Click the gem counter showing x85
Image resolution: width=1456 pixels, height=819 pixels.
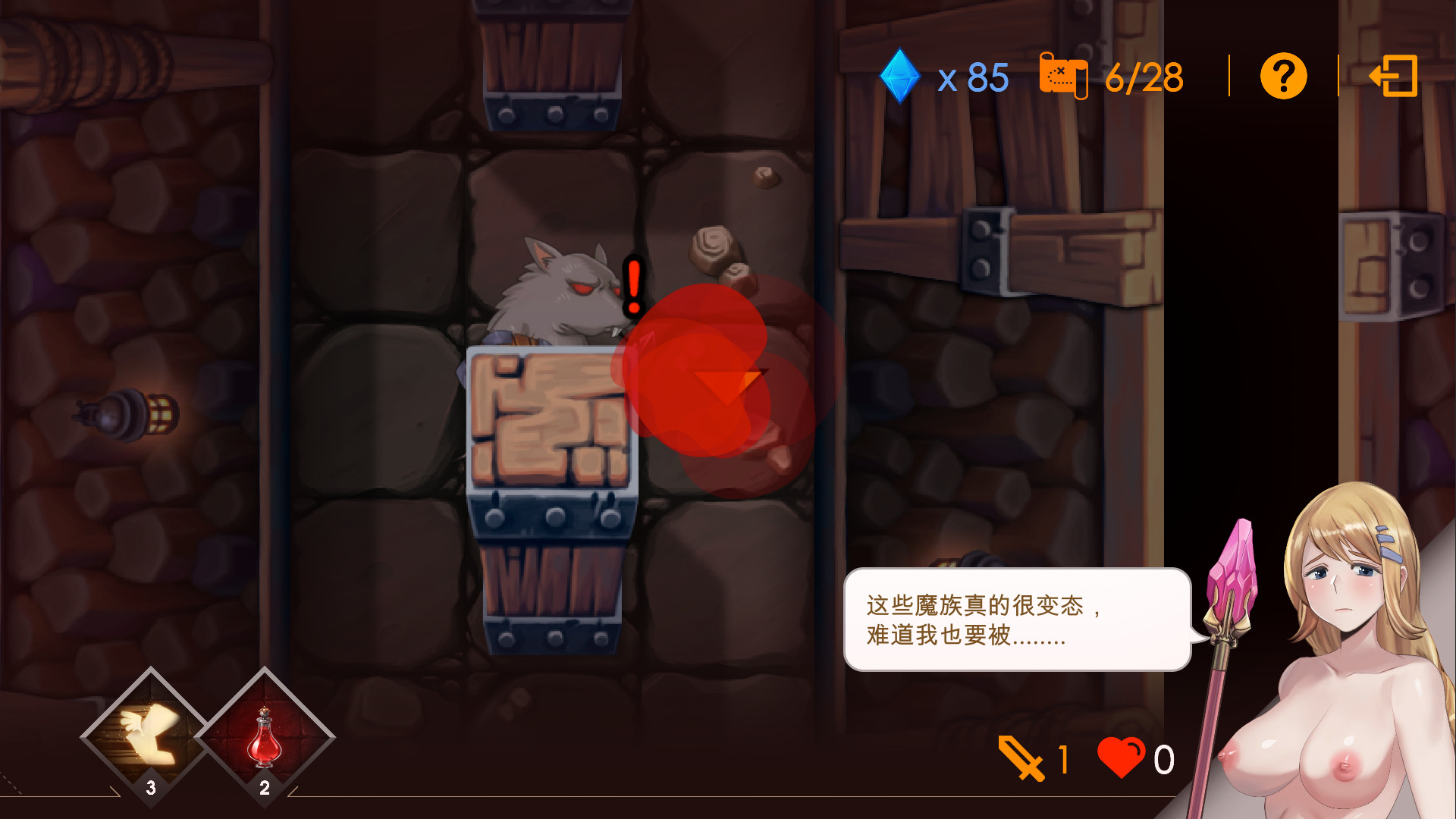pyautogui.click(x=973, y=75)
